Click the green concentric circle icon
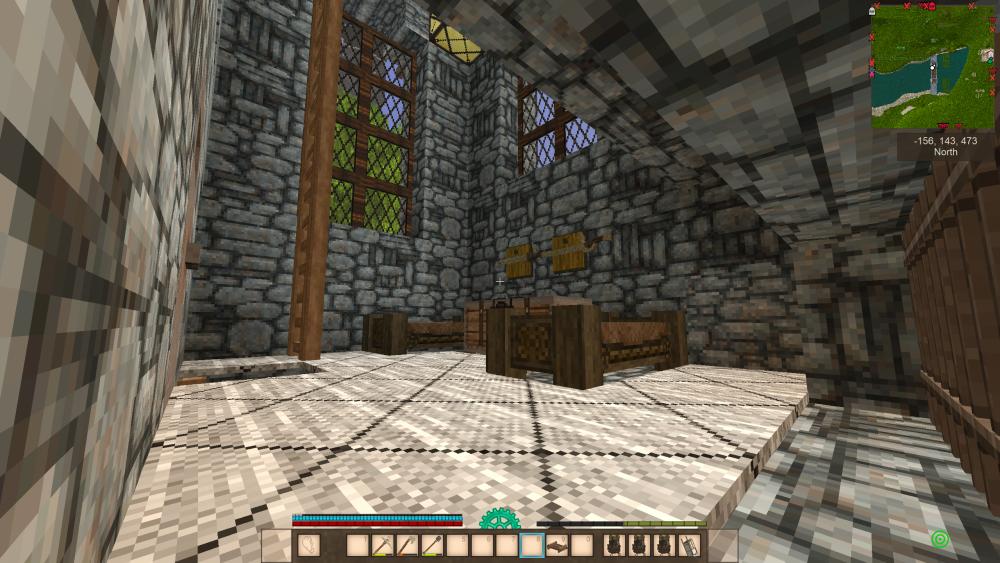 [939, 540]
